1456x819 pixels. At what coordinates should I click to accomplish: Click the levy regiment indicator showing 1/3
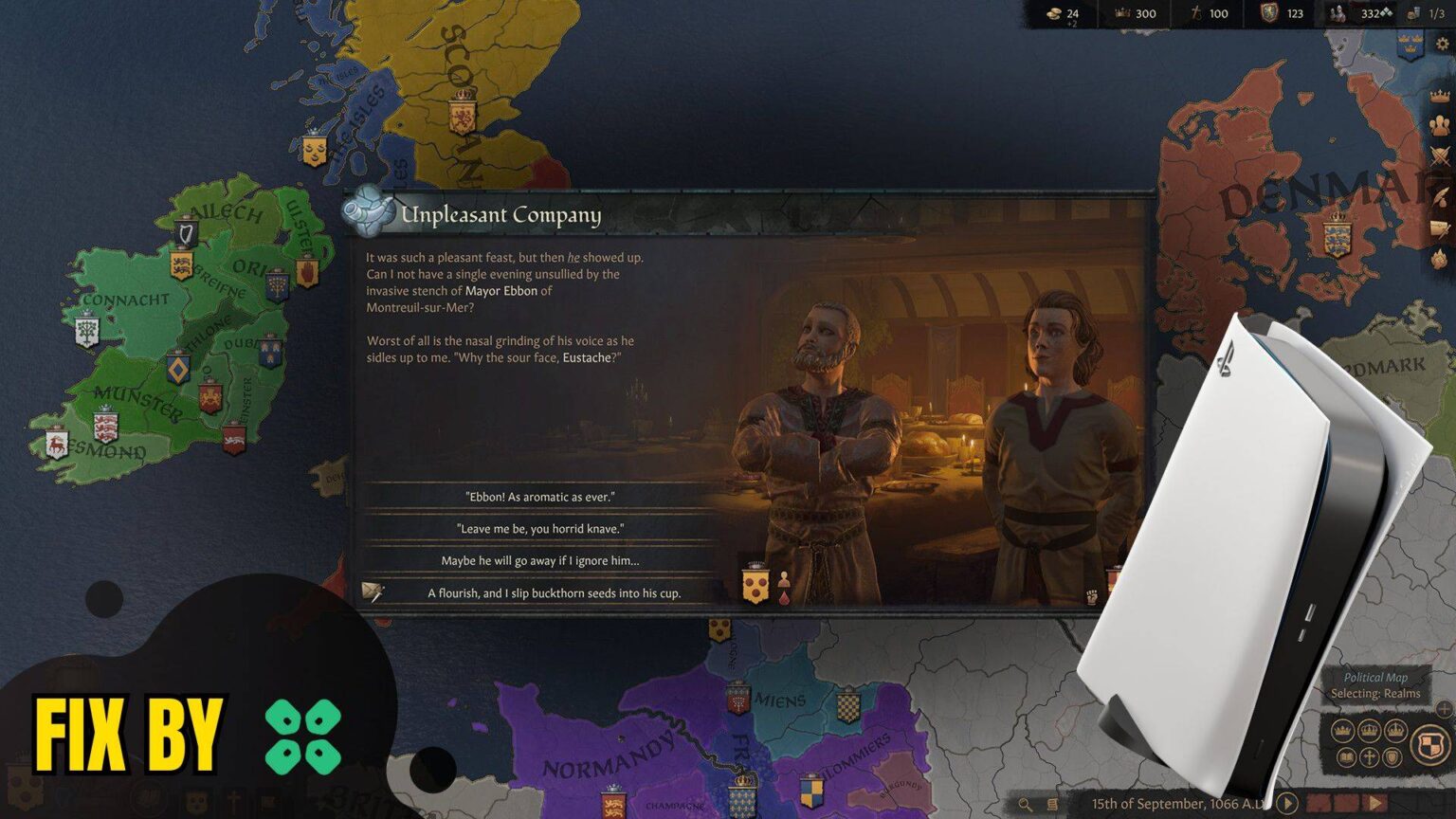(x=1412, y=13)
